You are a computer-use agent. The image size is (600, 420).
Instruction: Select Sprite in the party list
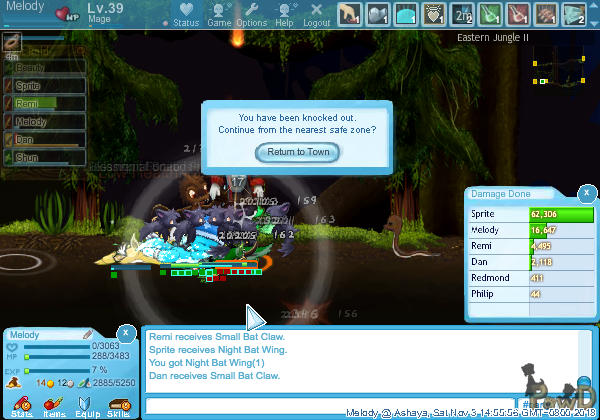[45, 85]
